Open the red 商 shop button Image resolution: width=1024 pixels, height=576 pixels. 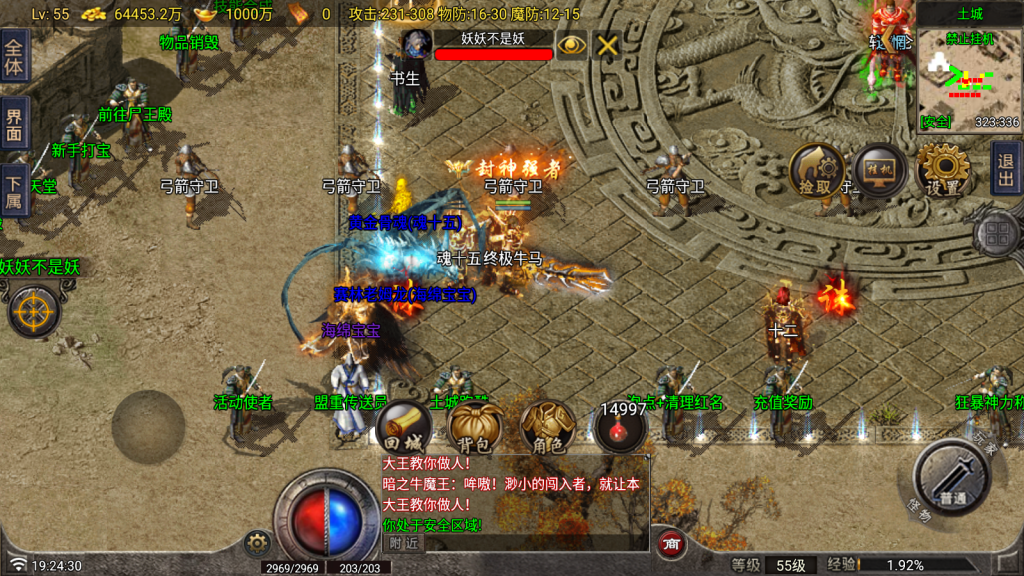672,543
